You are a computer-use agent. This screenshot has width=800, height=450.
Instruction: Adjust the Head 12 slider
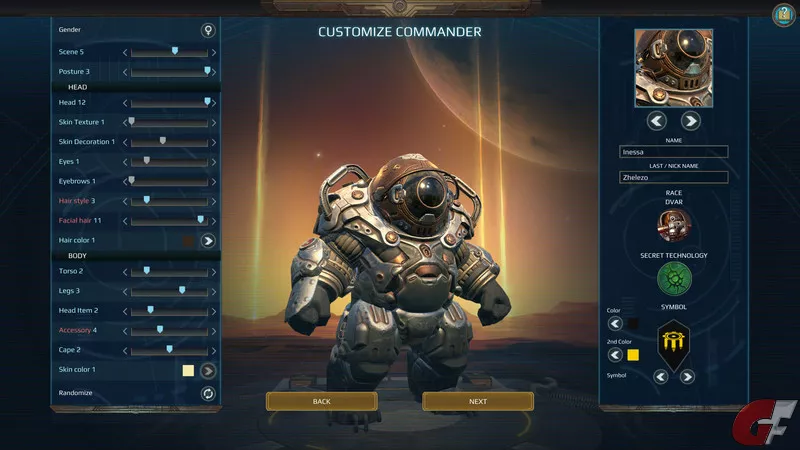(x=207, y=102)
